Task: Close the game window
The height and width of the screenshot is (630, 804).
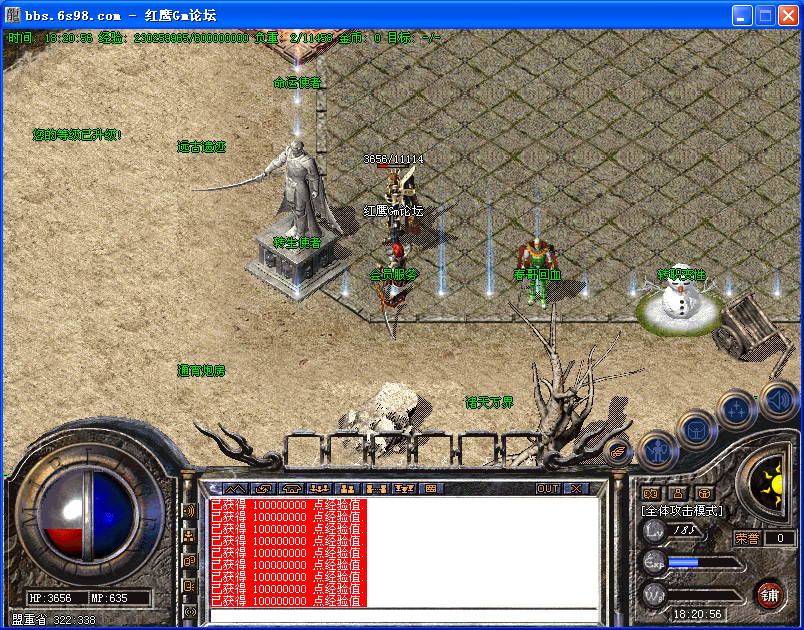Action: (787, 15)
